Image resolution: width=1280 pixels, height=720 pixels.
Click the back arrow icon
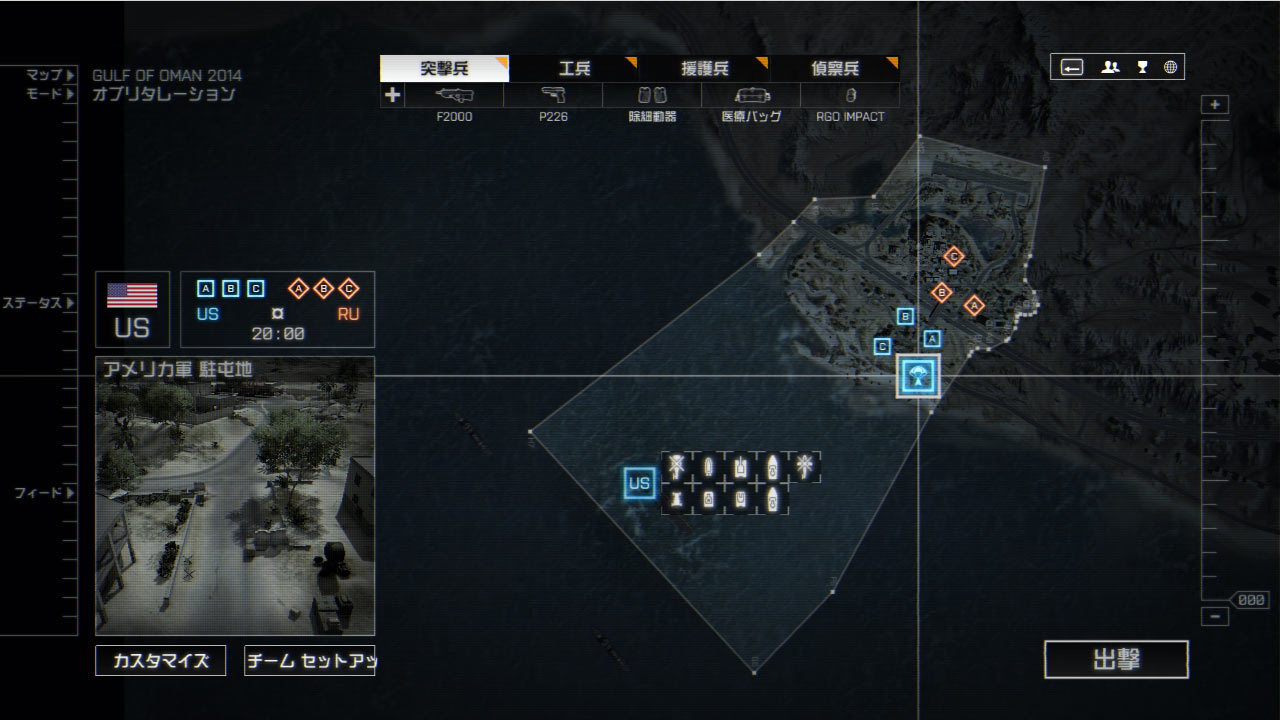1072,68
